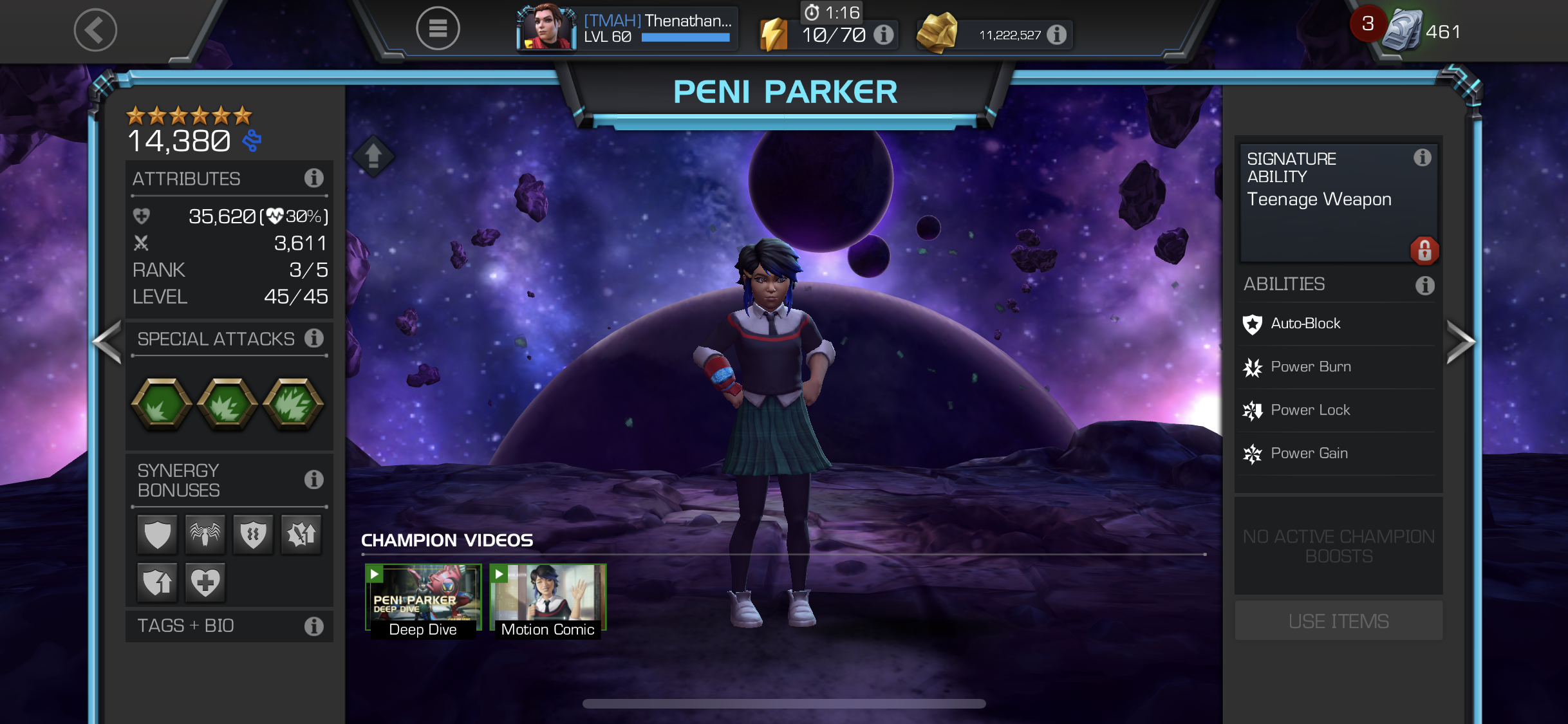Viewport: 1568px width, 724px height.
Task: Select the Power Gain ability
Action: 1309,453
